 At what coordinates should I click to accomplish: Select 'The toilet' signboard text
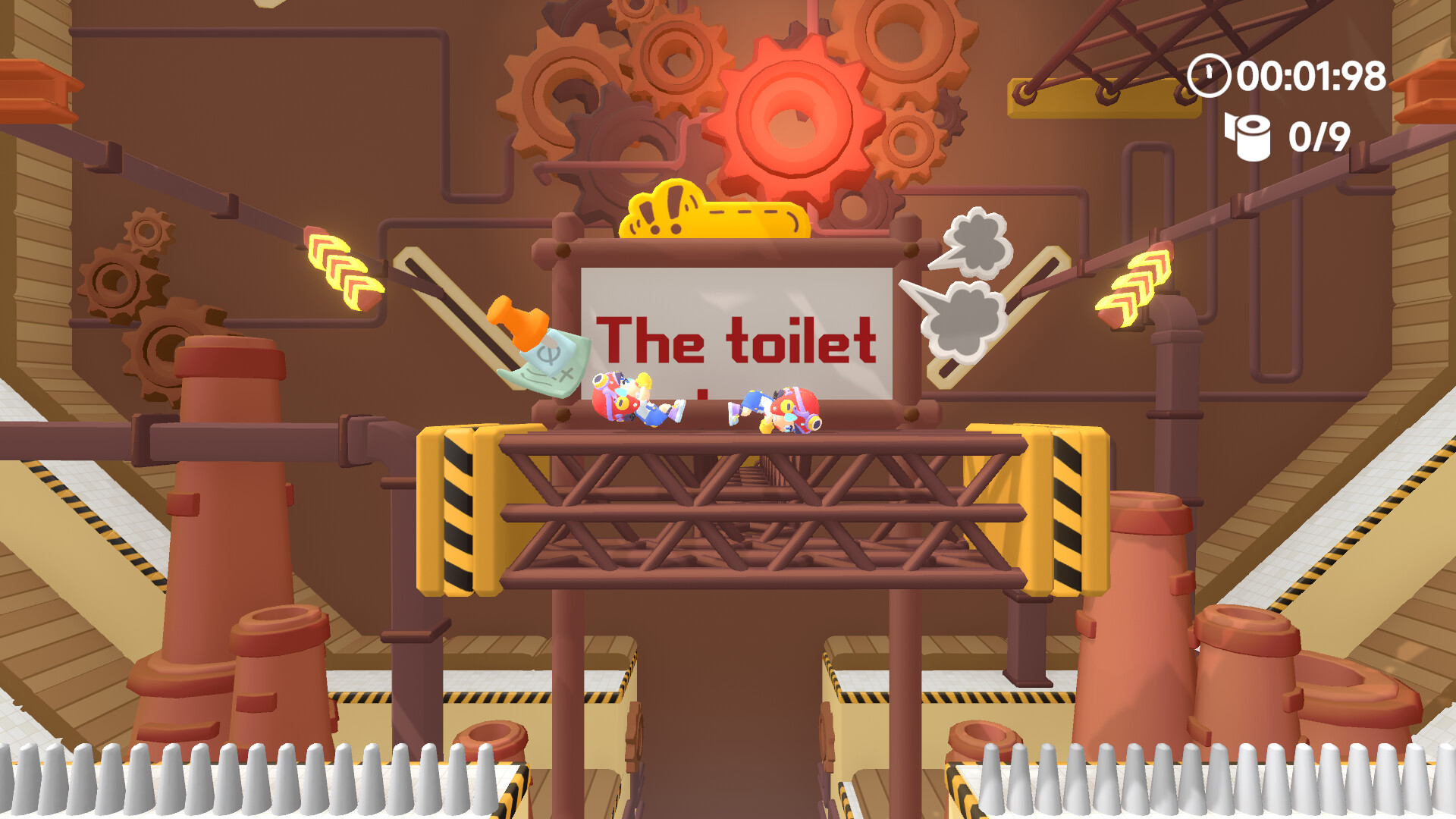pos(739,341)
